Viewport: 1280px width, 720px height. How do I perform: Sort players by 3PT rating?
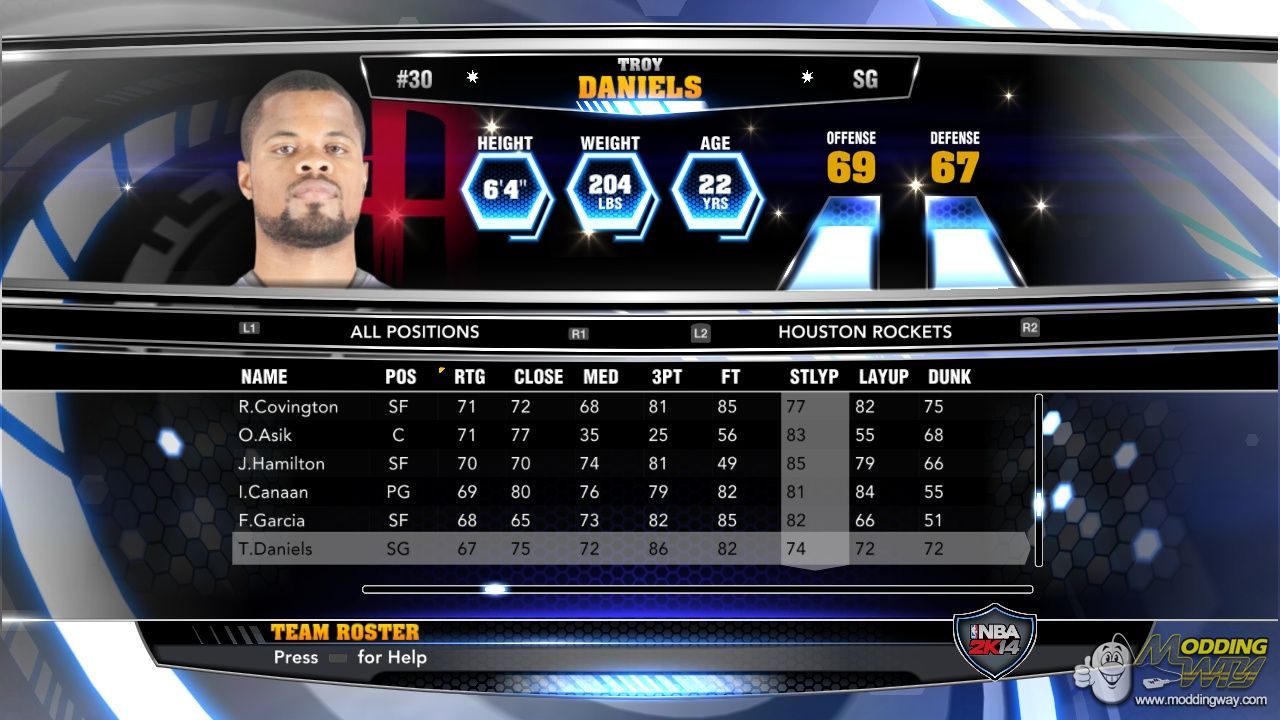[x=666, y=377]
